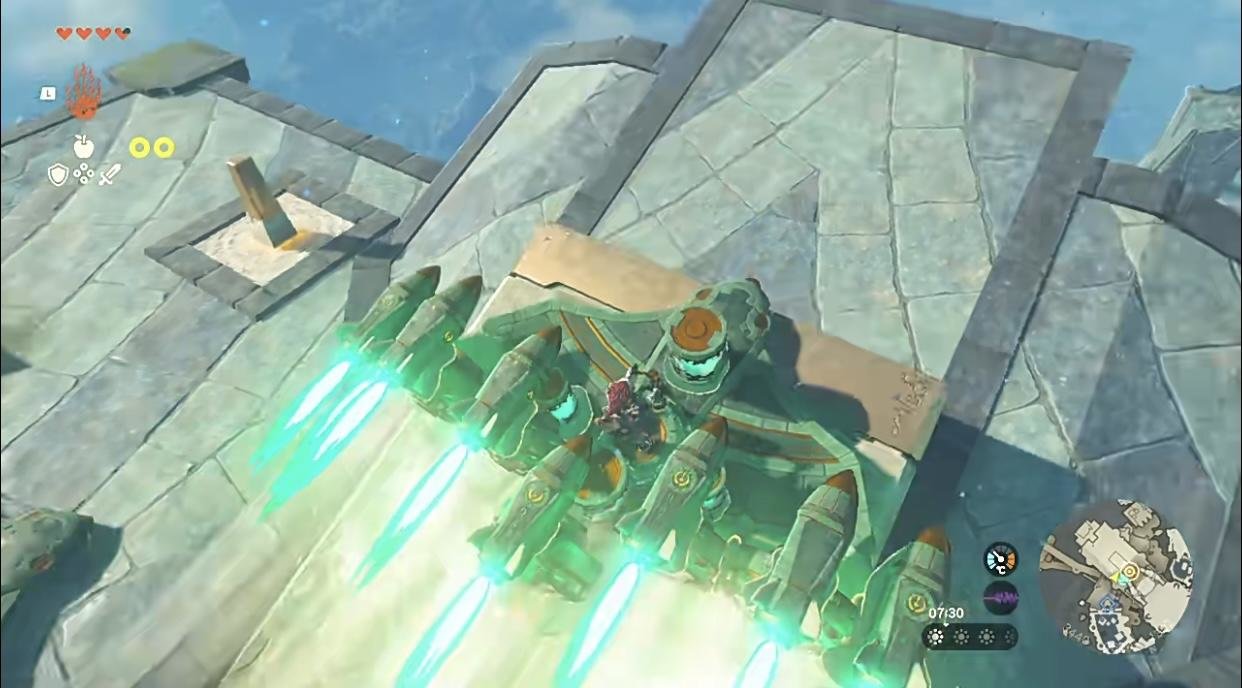This screenshot has width=1242, height=688.
Task: Open the circular minimap
Action: [x=1115, y=576]
